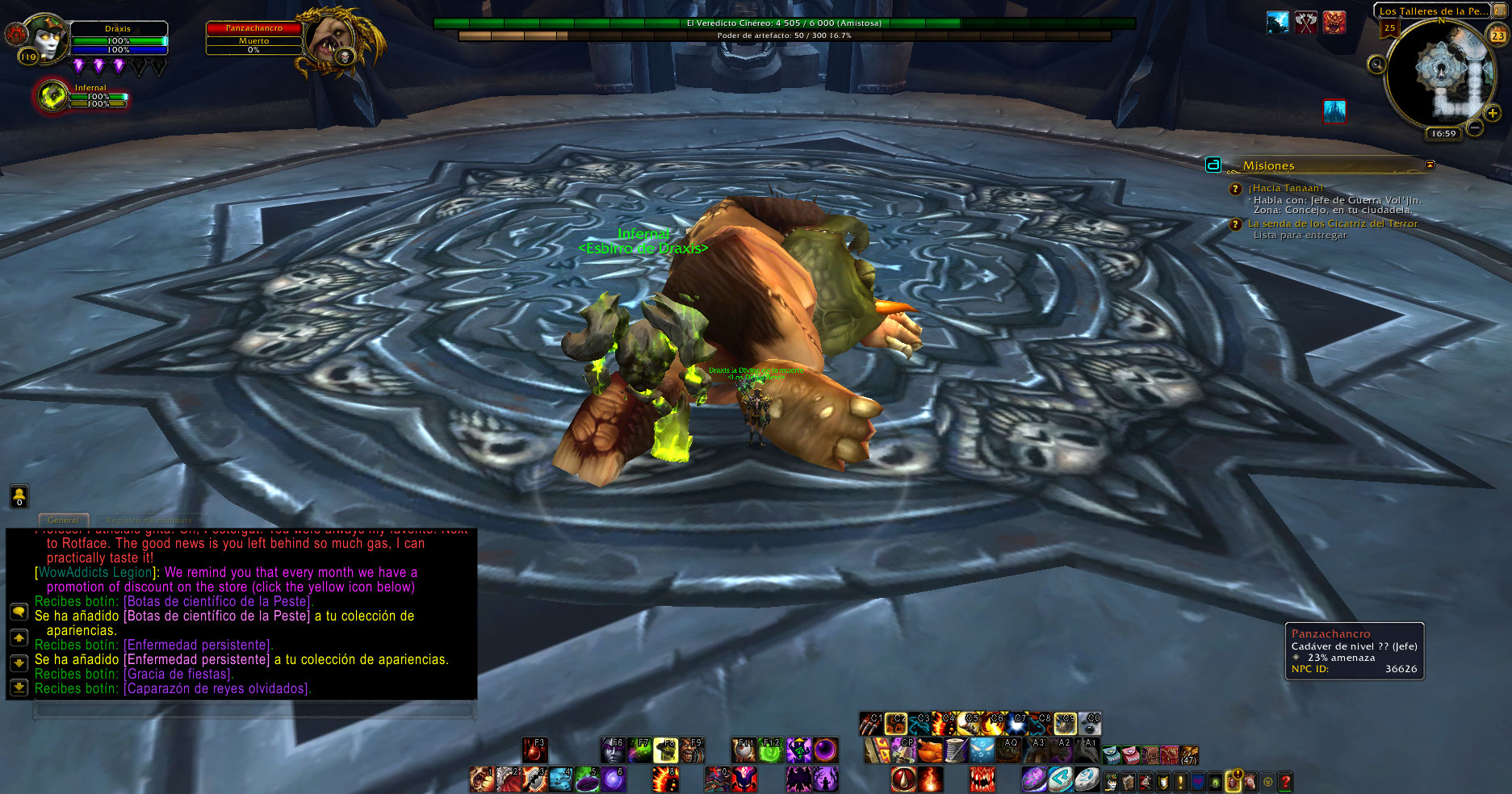Open La senda de los Cicatriz del Terror quest
This screenshot has width=1512, height=794.
pos(1332,224)
